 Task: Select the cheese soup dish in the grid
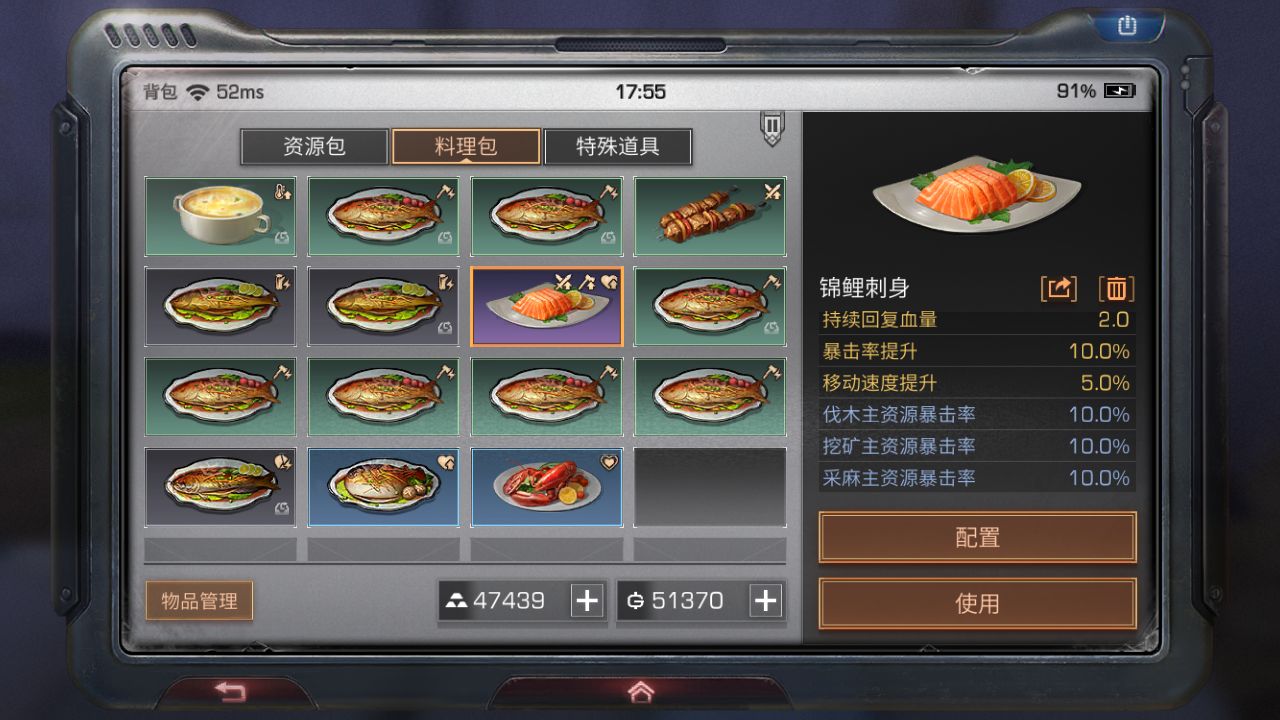pos(219,216)
